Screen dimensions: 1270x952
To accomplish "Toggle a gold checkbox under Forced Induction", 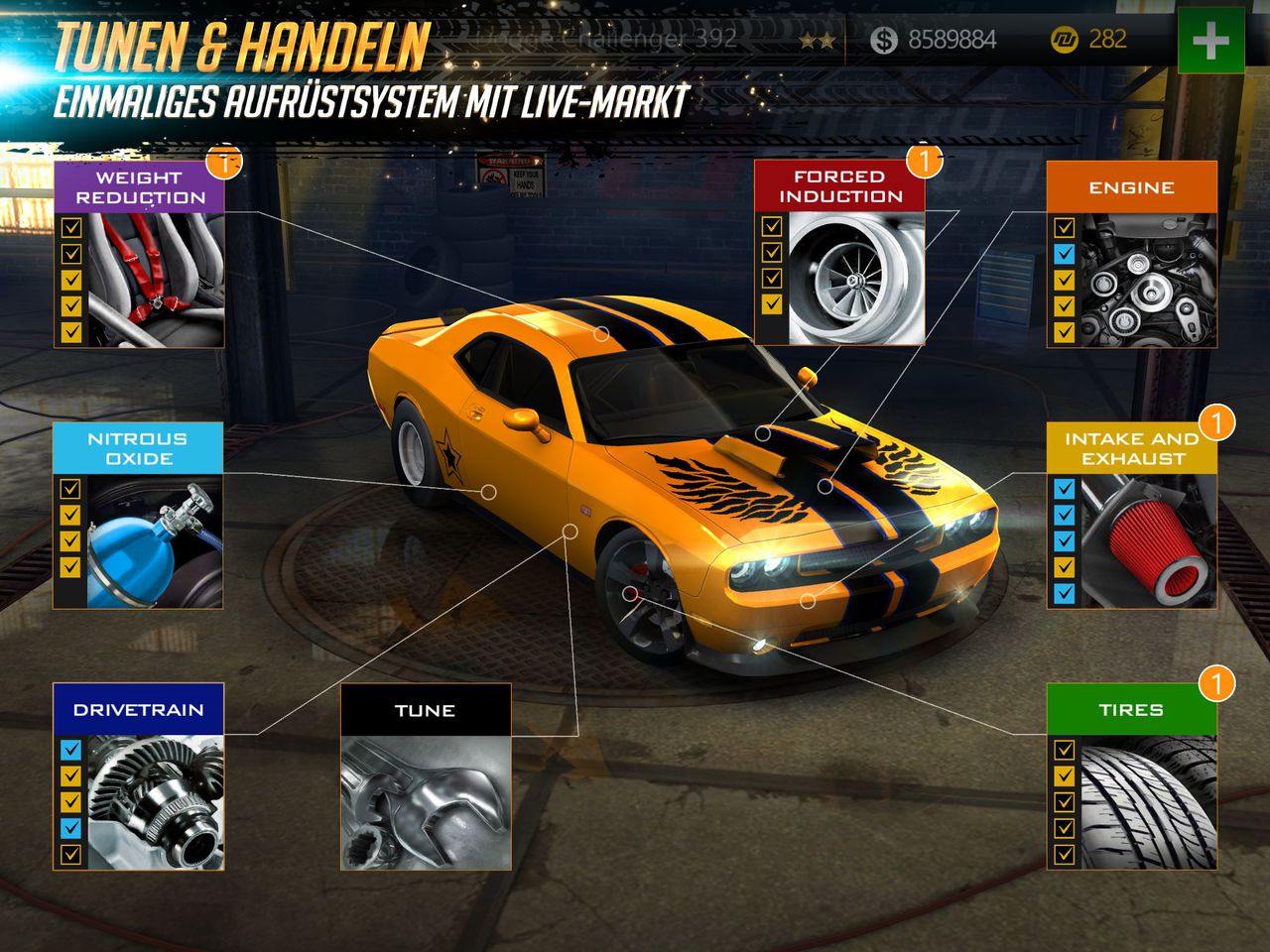I will tap(771, 226).
